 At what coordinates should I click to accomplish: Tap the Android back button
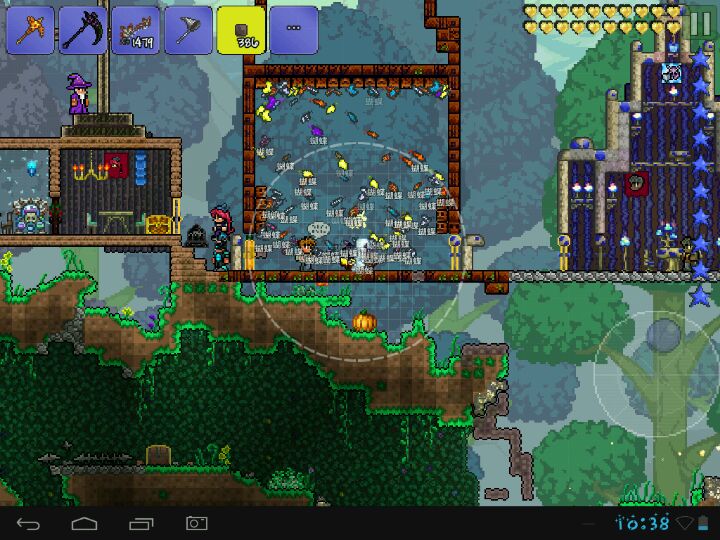click(x=27, y=523)
